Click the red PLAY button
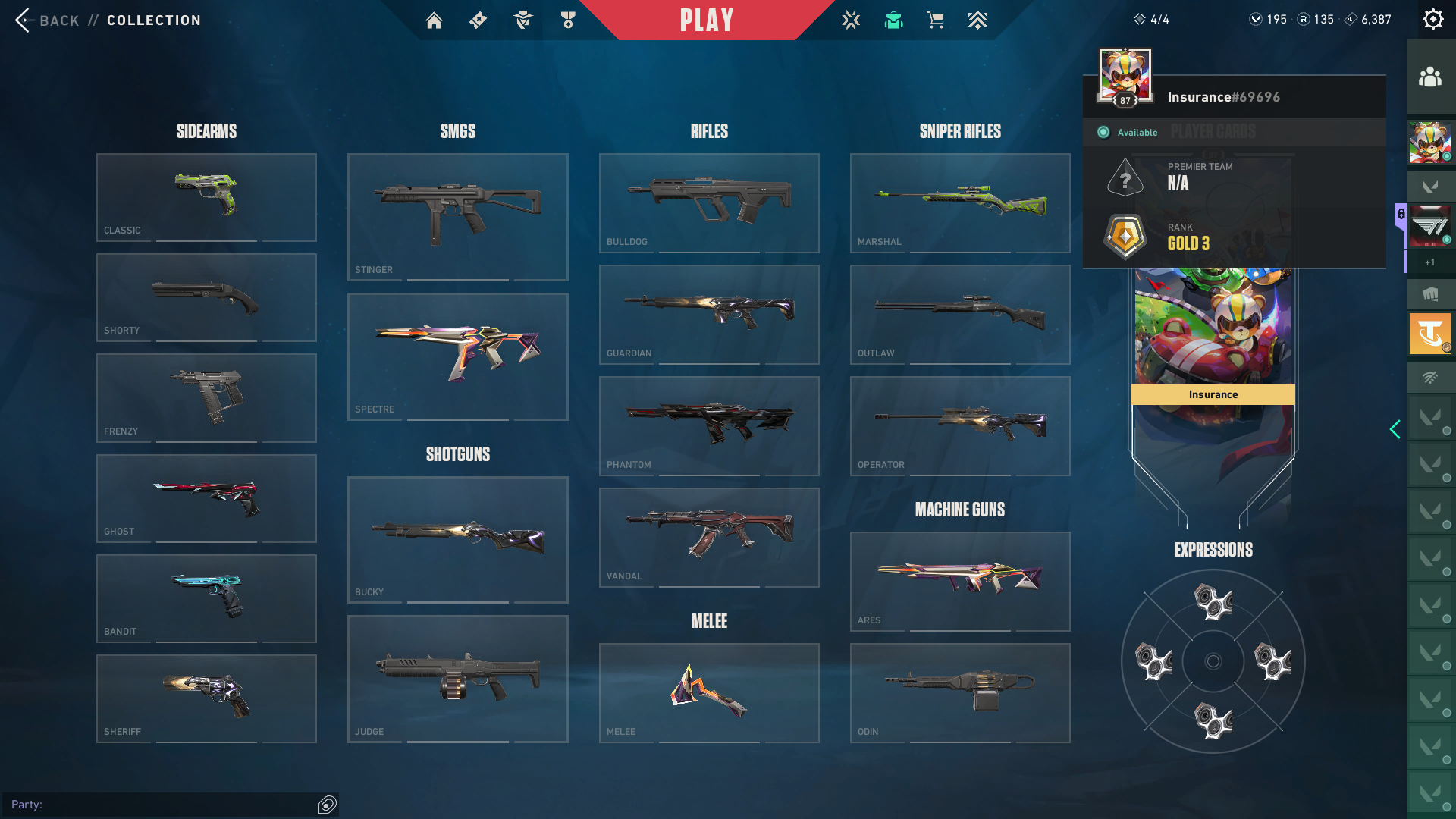Image resolution: width=1456 pixels, height=819 pixels. [x=707, y=20]
